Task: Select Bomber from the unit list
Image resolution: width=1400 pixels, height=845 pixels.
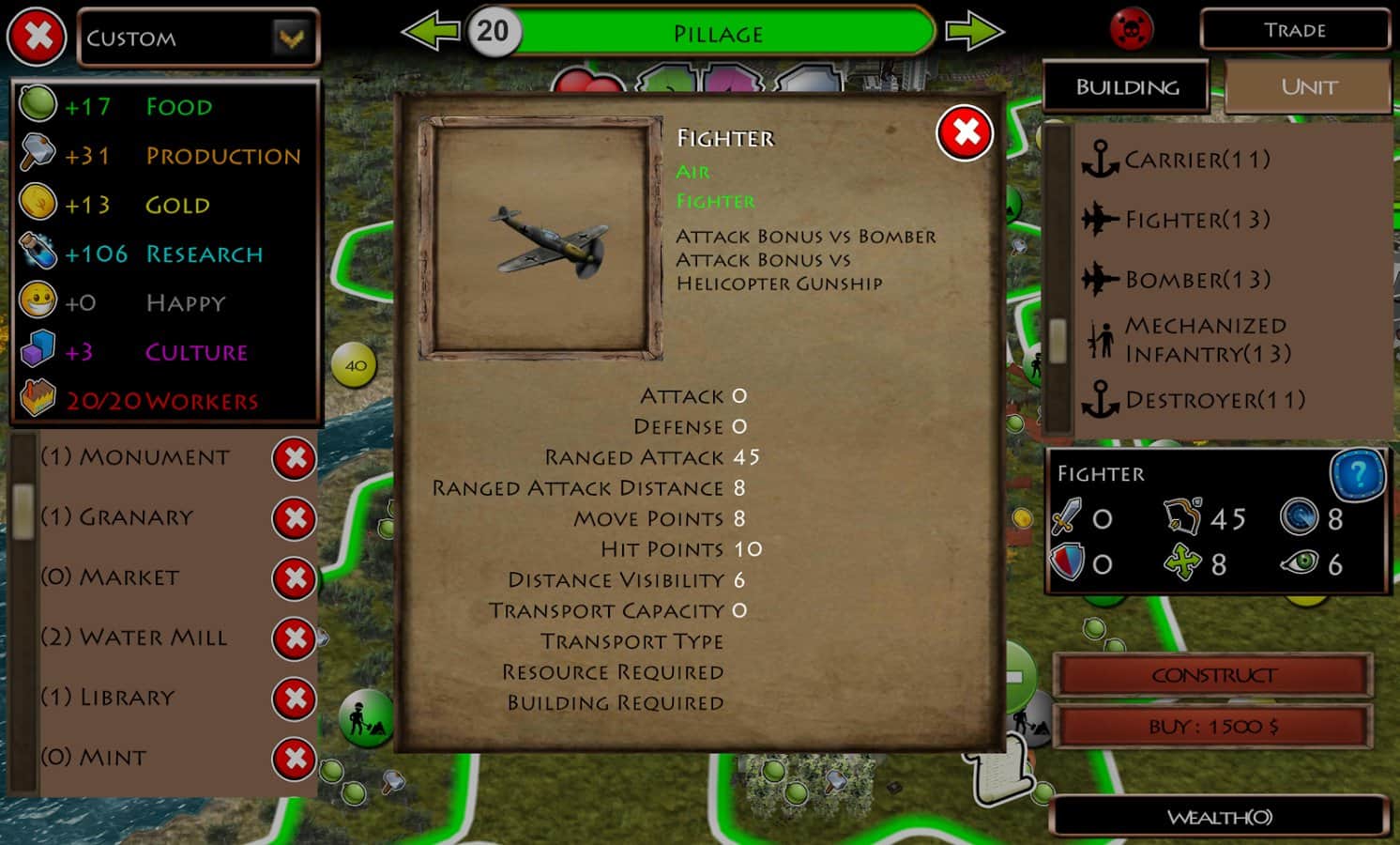Action: [x=1196, y=280]
